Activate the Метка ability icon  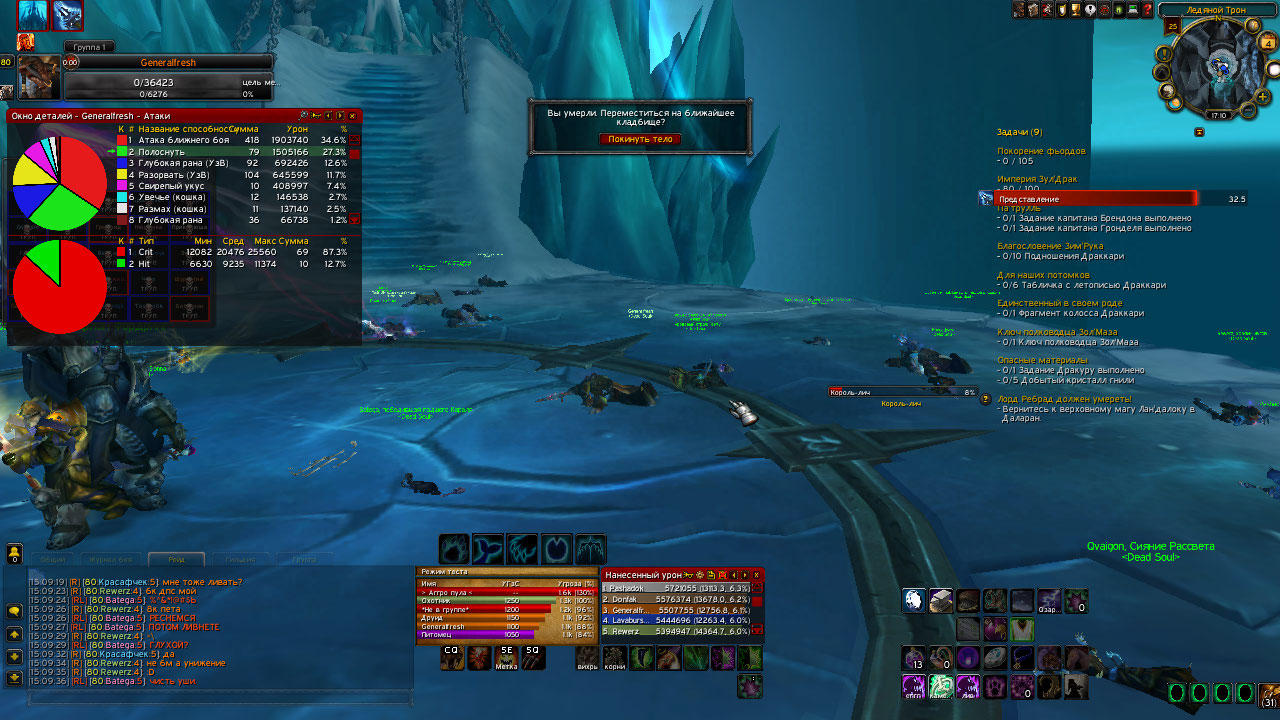pyautogui.click(x=507, y=657)
